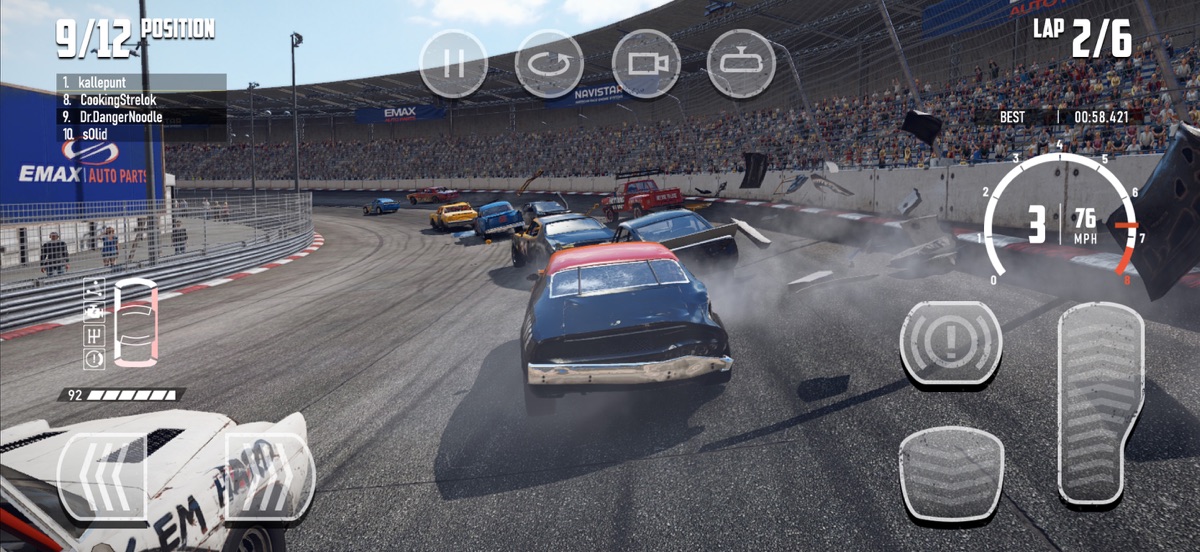This screenshot has height=552, width=1200.
Task: Tap the brake pedal
Action: (x=951, y=473)
